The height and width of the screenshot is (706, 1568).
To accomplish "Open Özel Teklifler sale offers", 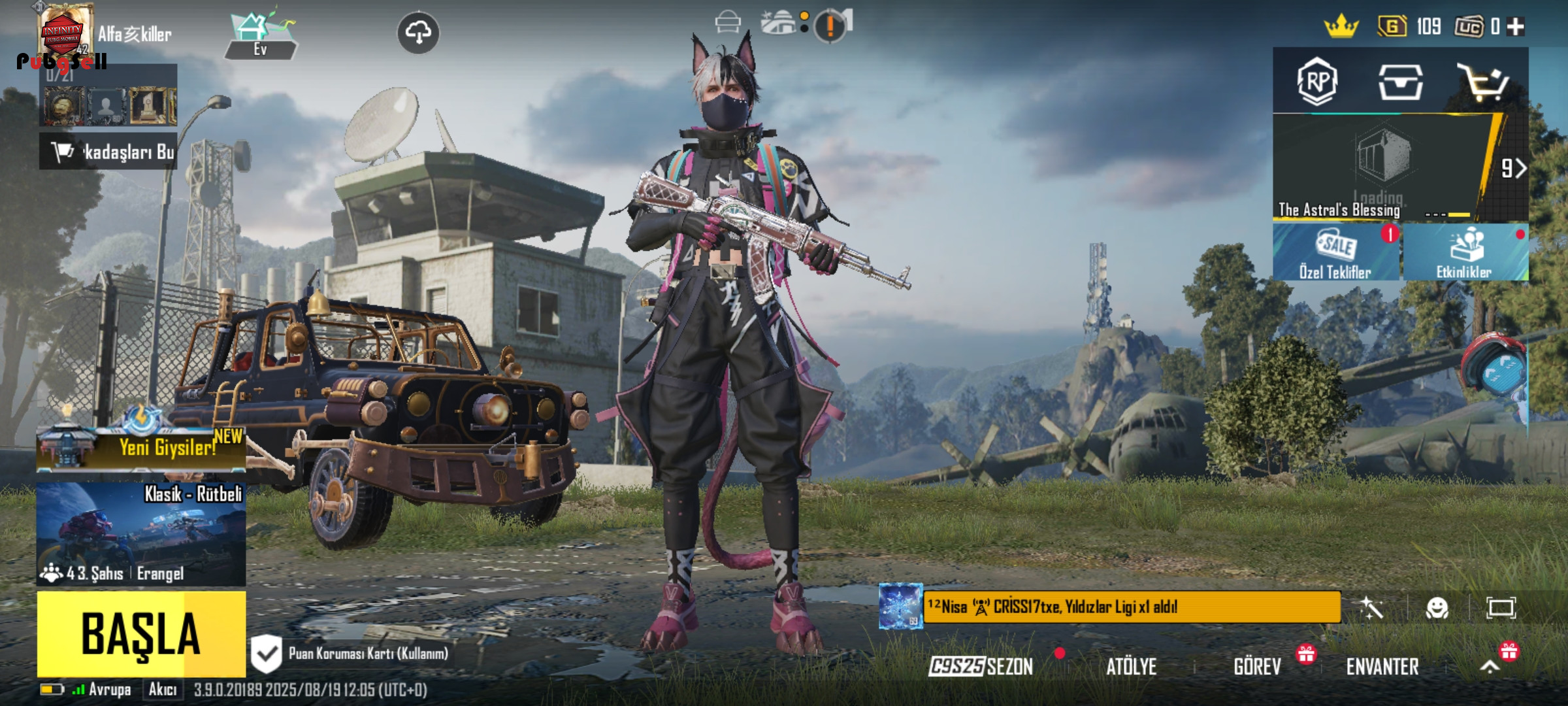I will [1335, 253].
